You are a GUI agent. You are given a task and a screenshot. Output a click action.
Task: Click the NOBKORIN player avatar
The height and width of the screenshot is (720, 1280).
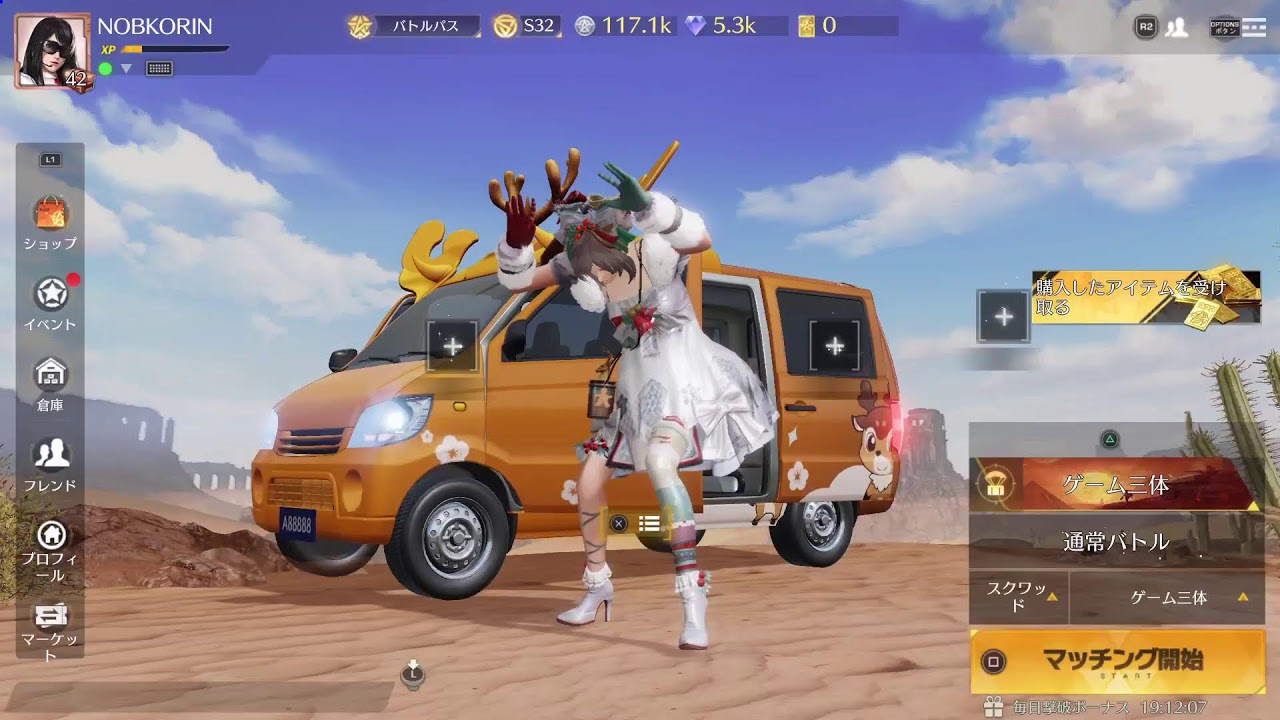coord(52,51)
